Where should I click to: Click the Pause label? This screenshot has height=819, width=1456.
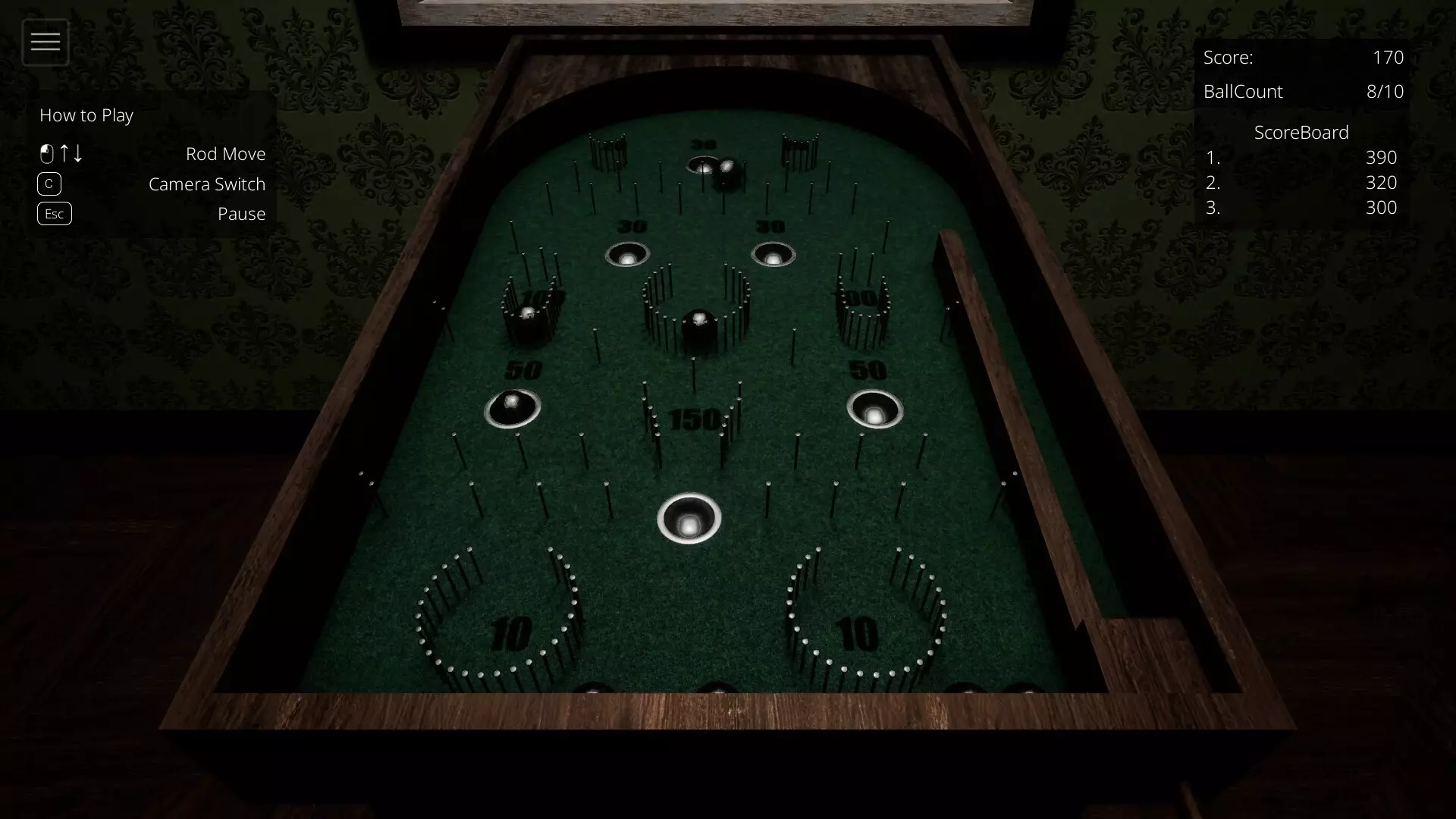(241, 213)
